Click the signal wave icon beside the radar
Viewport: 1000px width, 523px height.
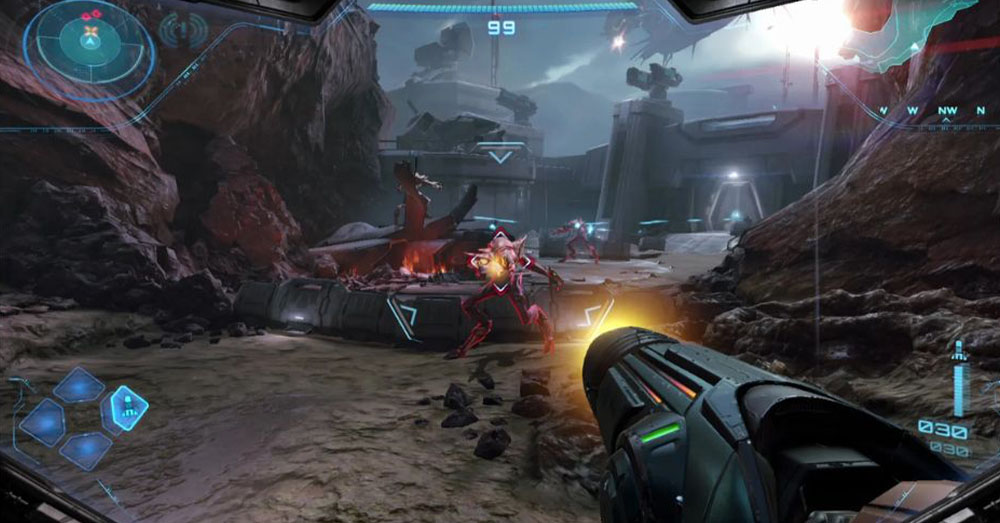pyautogui.click(x=183, y=31)
